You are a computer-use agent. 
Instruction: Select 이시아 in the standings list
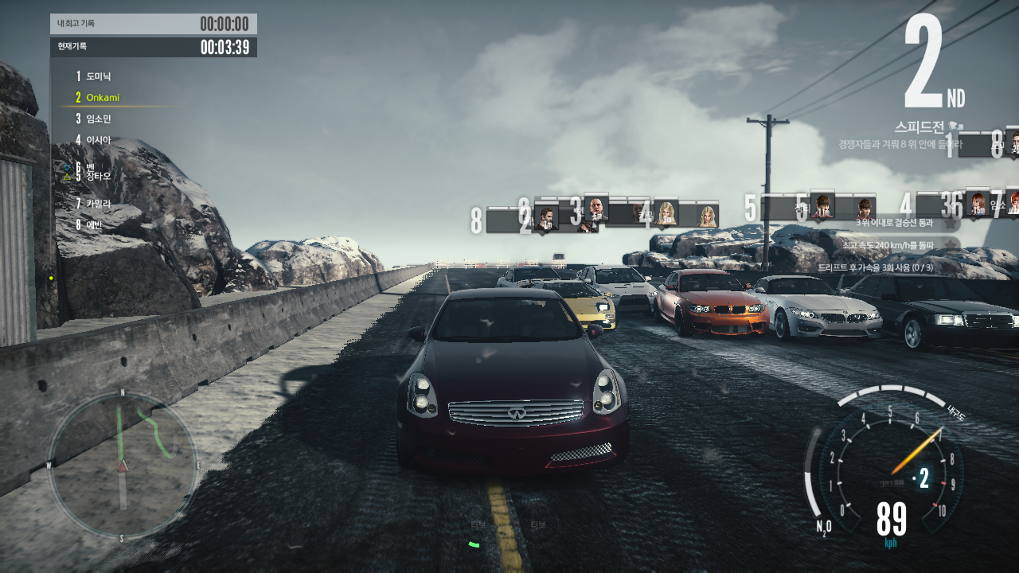pyautogui.click(x=98, y=139)
